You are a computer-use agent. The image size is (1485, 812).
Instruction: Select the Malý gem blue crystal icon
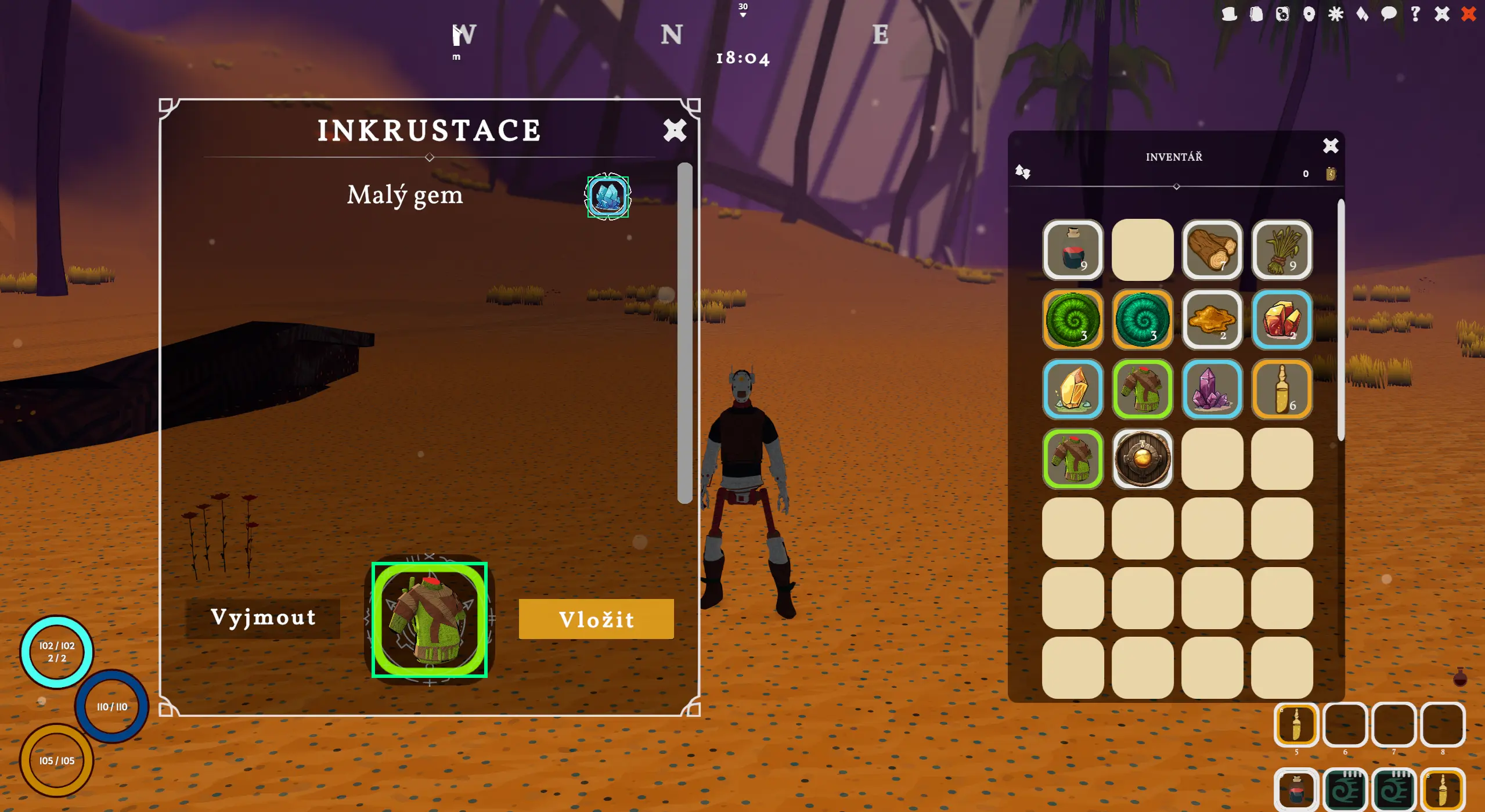pos(608,196)
